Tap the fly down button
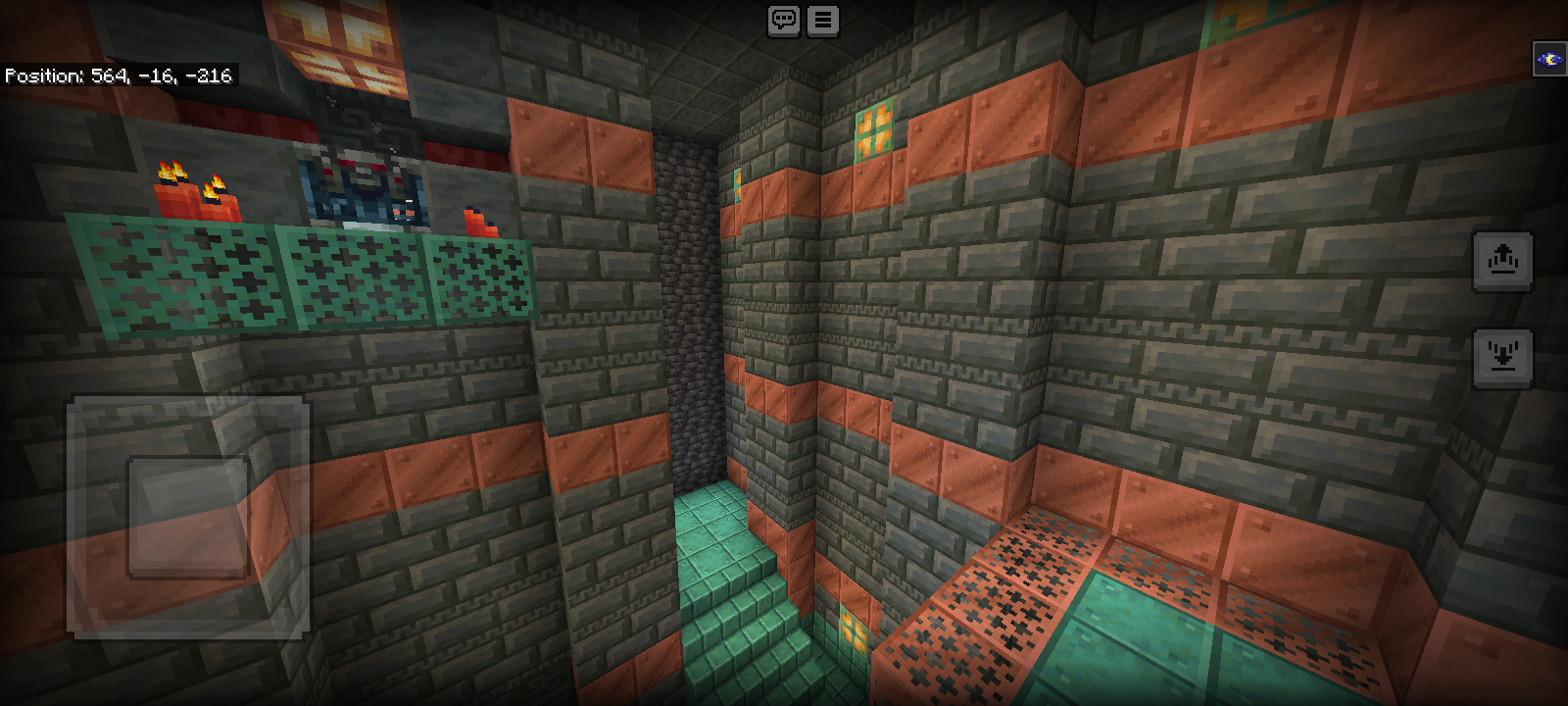The height and width of the screenshot is (706, 1568). pos(1502,357)
